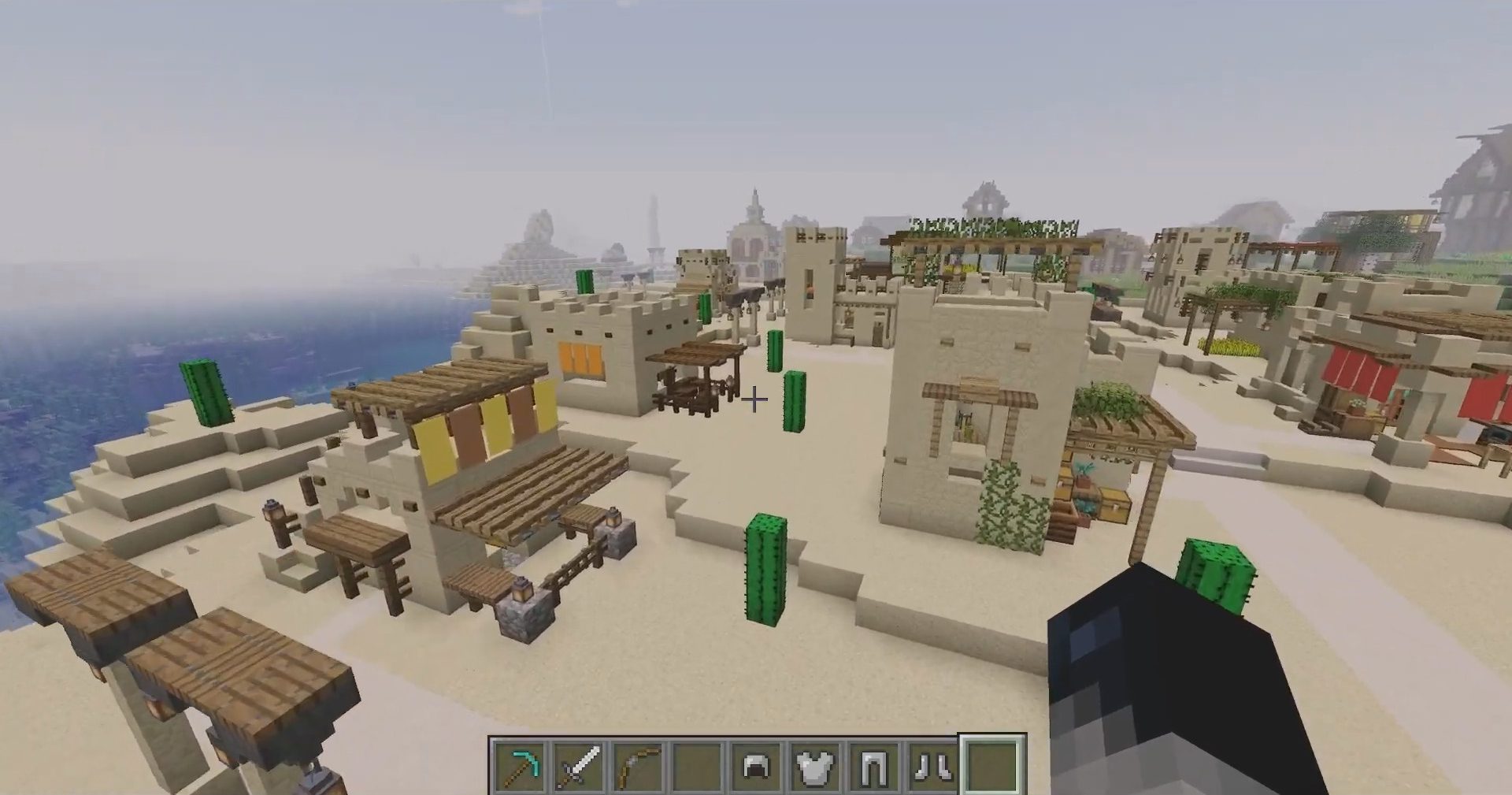This screenshot has height=795, width=1512.
Task: Click the crosshair at screen center
Action: click(754, 400)
